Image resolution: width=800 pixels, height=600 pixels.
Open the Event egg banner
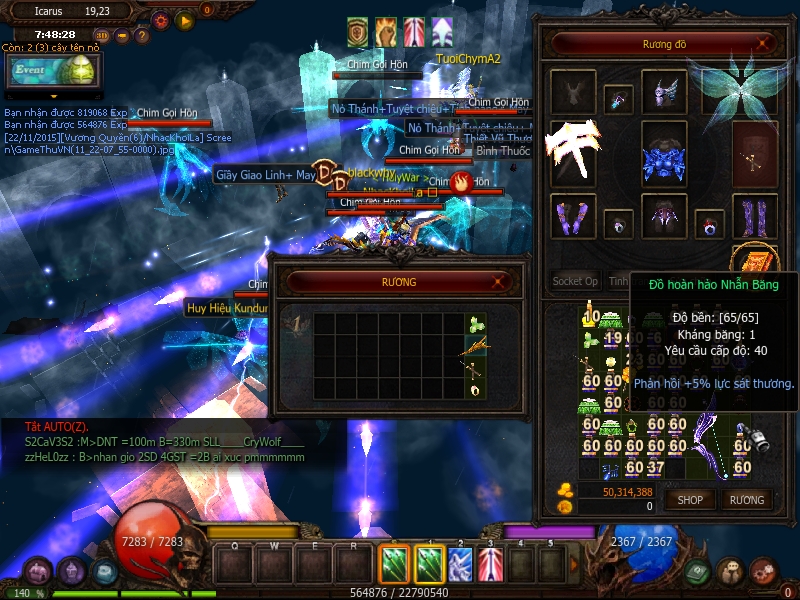pos(52,70)
